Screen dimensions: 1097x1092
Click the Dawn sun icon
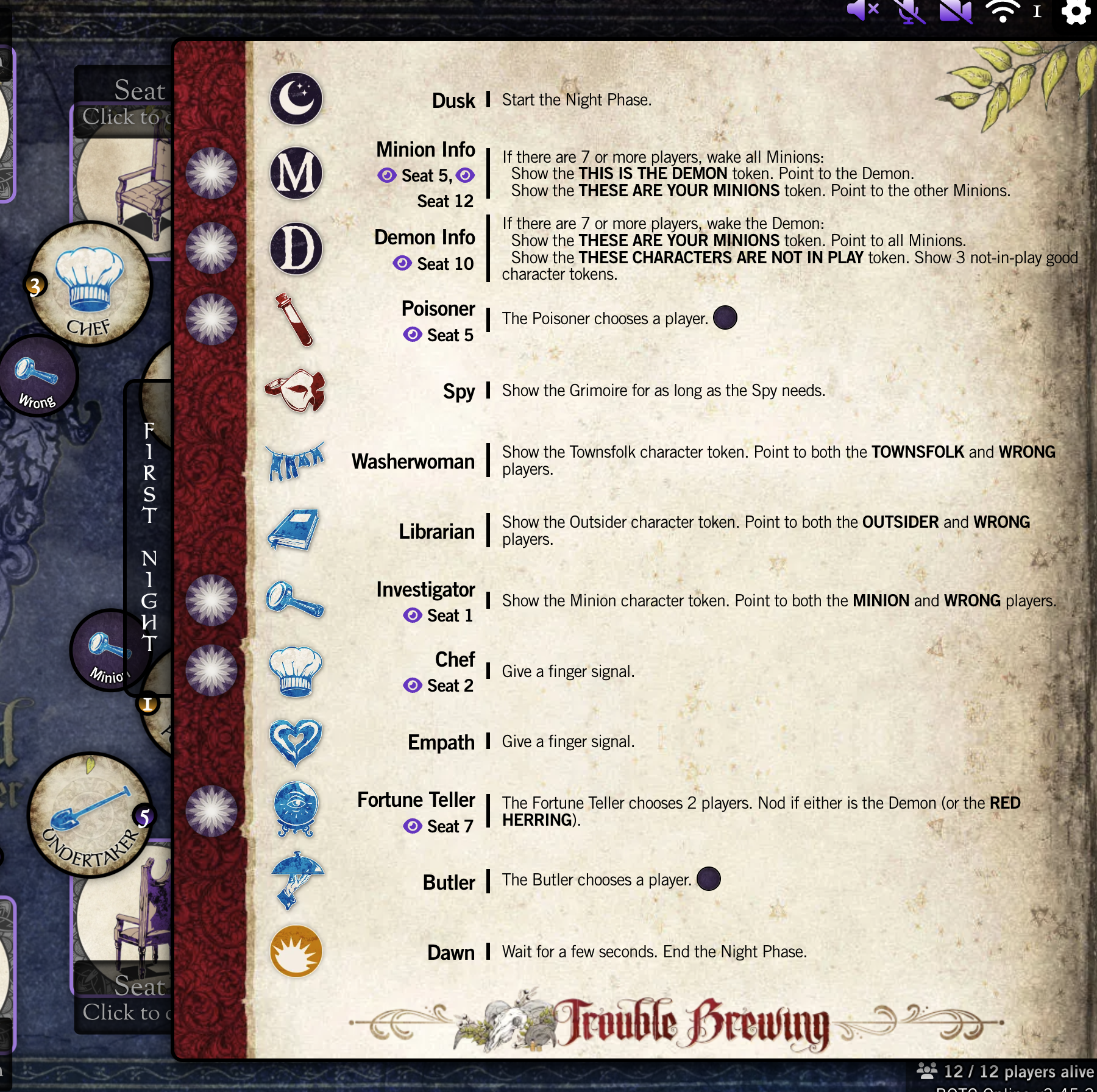point(296,951)
